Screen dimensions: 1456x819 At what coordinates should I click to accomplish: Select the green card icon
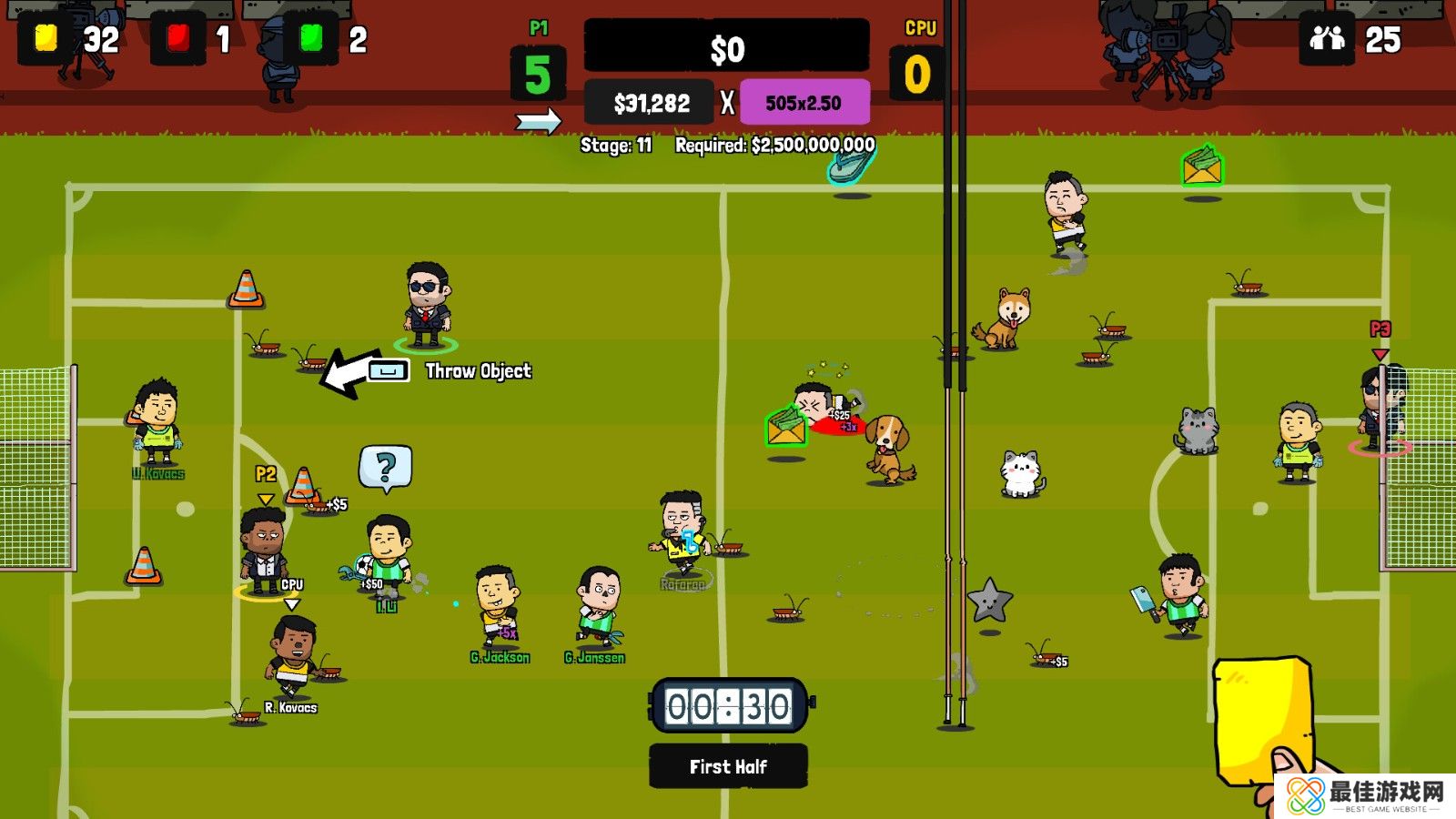pyautogui.click(x=311, y=39)
